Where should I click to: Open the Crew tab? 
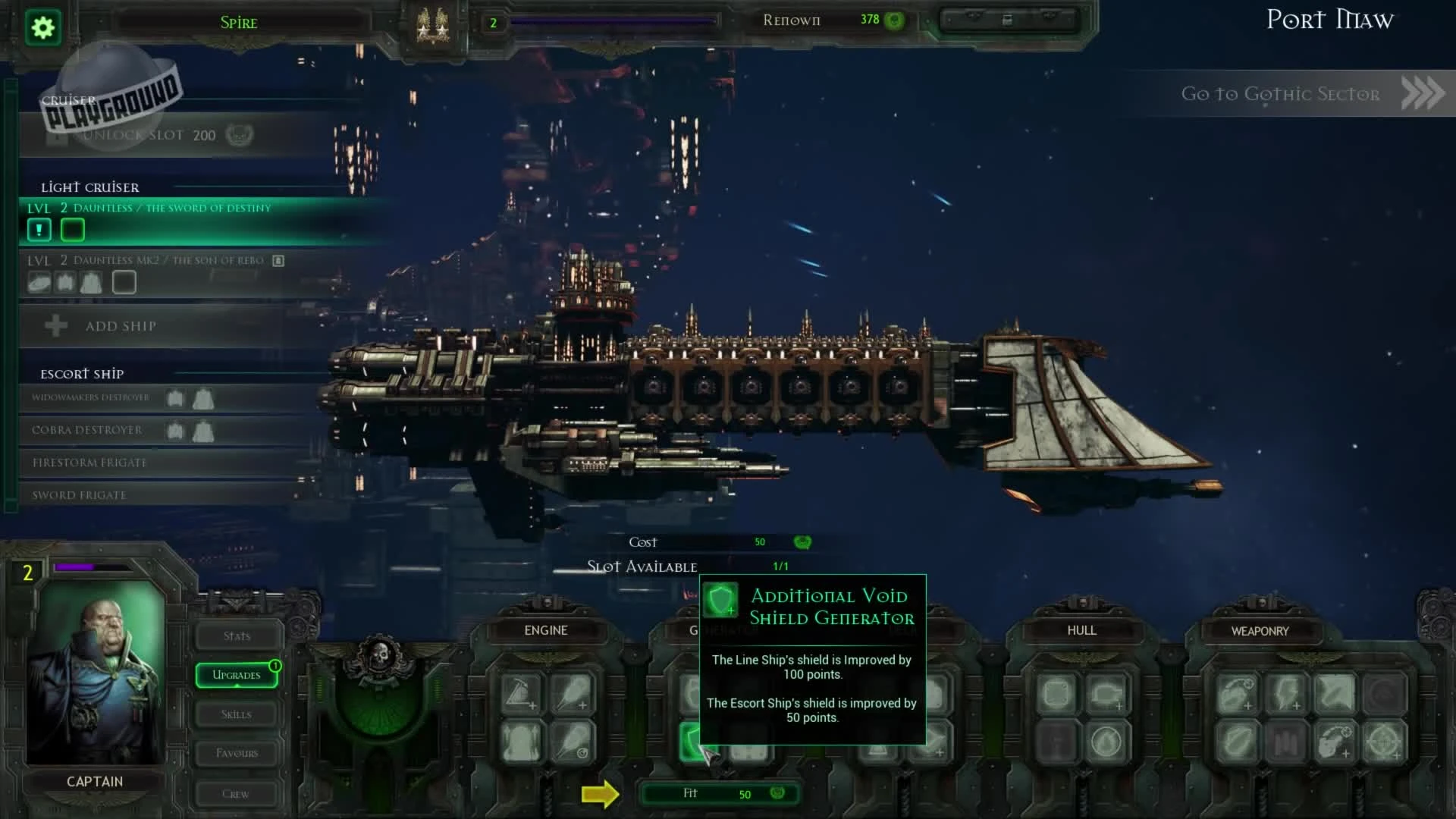tap(236, 793)
